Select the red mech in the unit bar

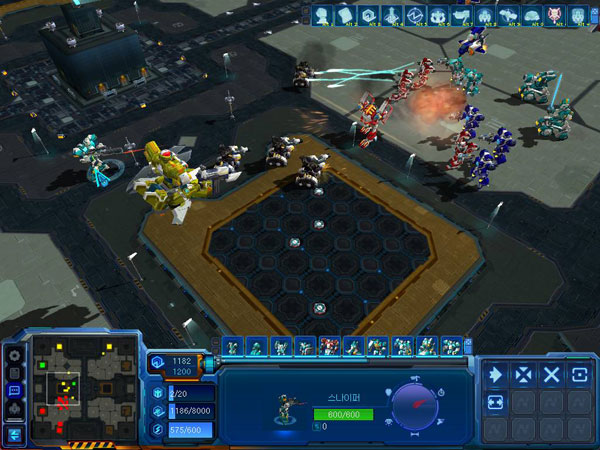click(x=328, y=347)
